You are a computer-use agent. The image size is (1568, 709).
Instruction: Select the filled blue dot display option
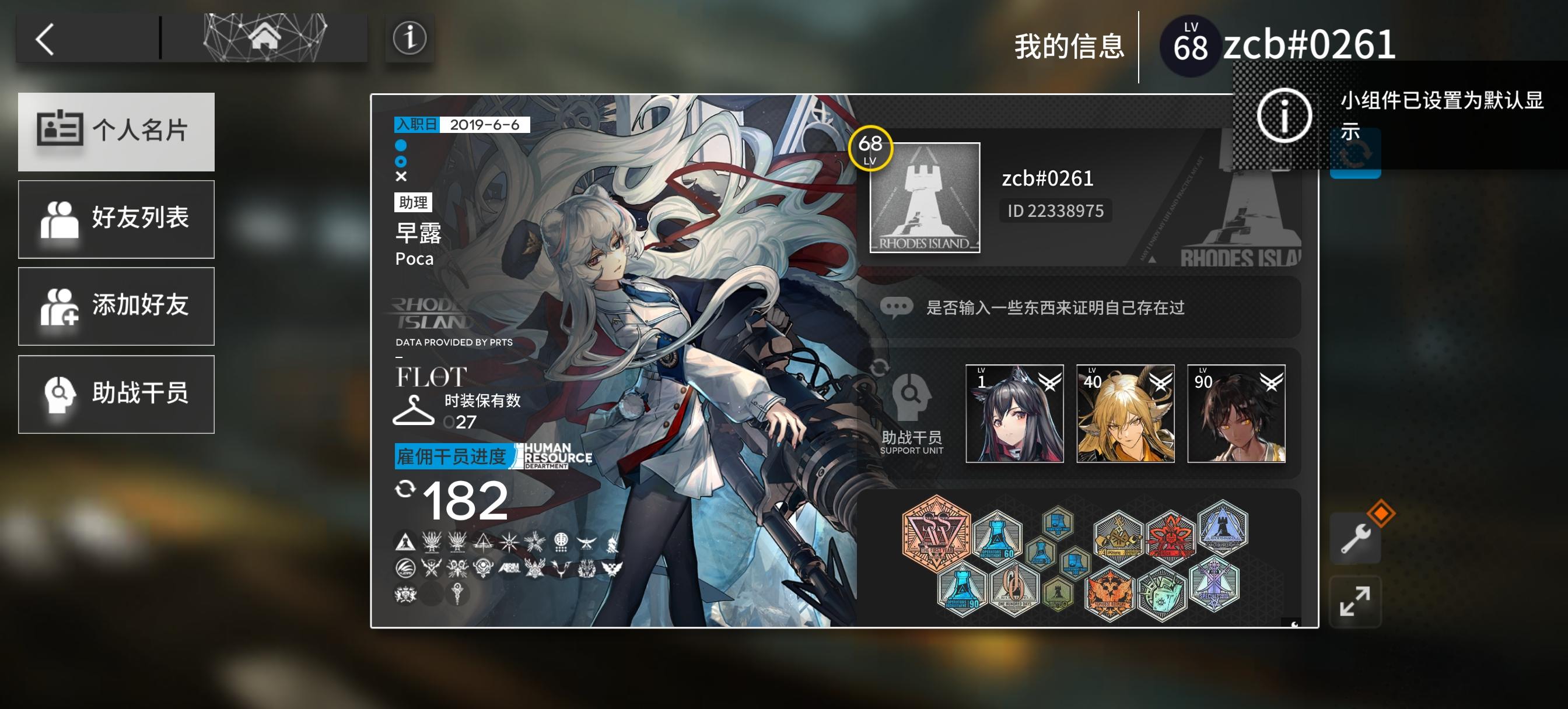[401, 146]
